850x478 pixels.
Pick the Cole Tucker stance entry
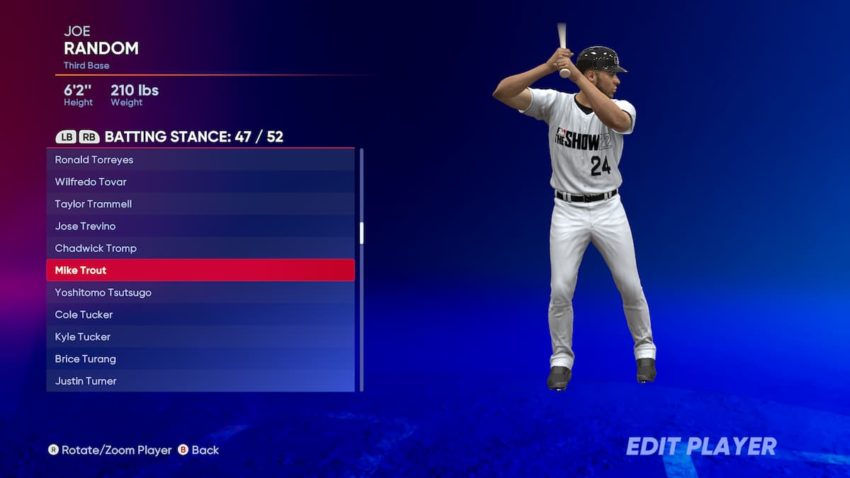[200, 315]
